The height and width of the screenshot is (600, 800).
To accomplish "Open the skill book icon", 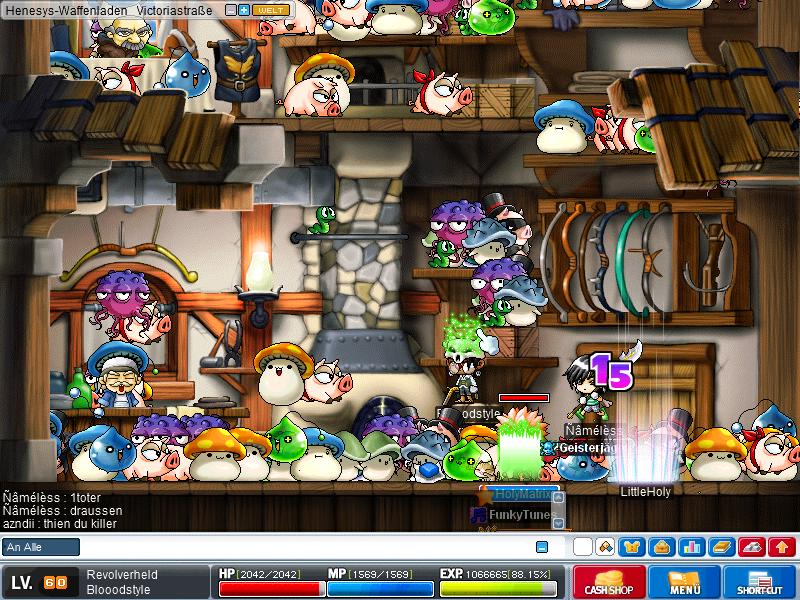I will click(x=720, y=547).
